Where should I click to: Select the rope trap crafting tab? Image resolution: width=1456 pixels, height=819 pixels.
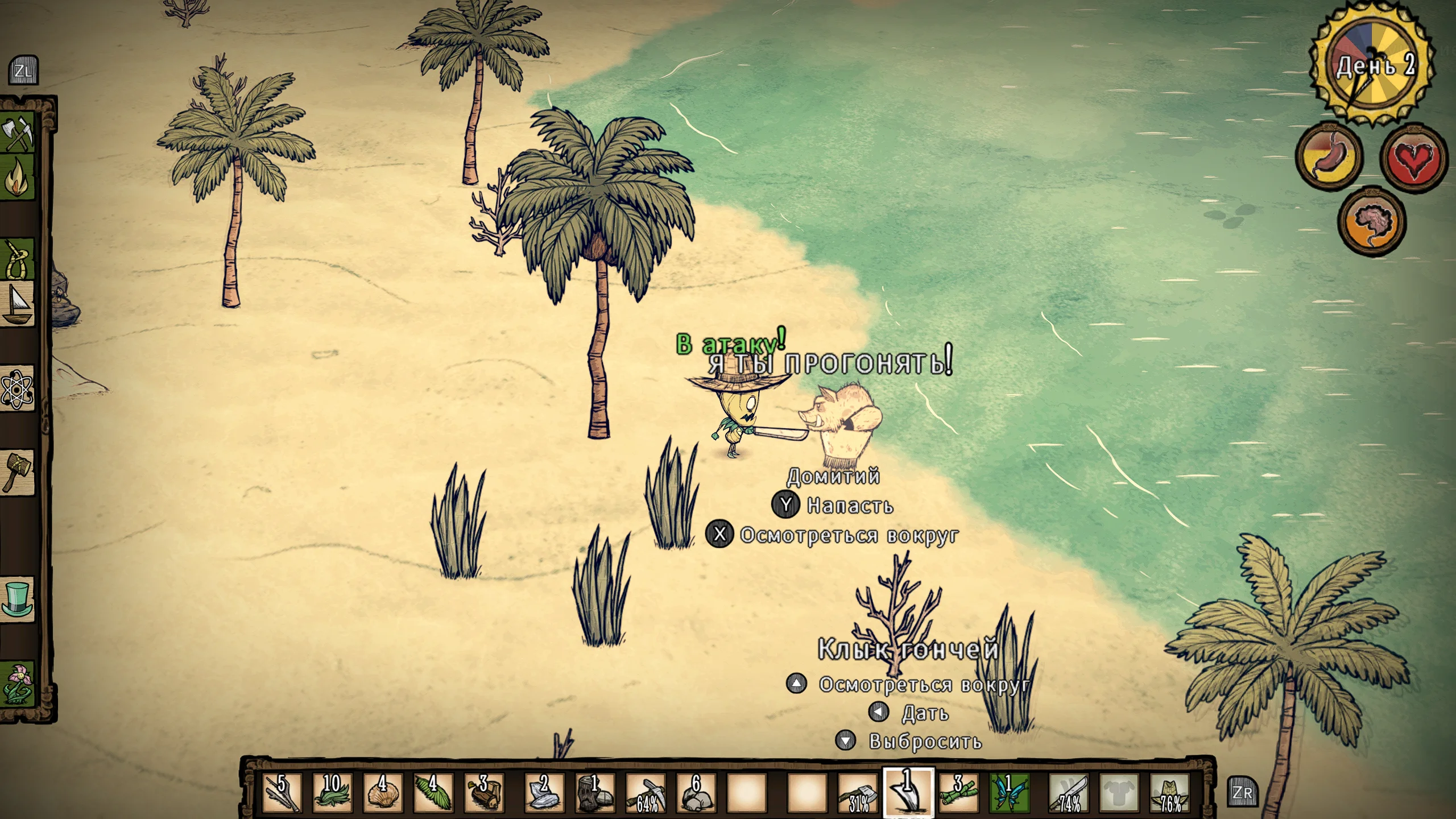[18, 259]
